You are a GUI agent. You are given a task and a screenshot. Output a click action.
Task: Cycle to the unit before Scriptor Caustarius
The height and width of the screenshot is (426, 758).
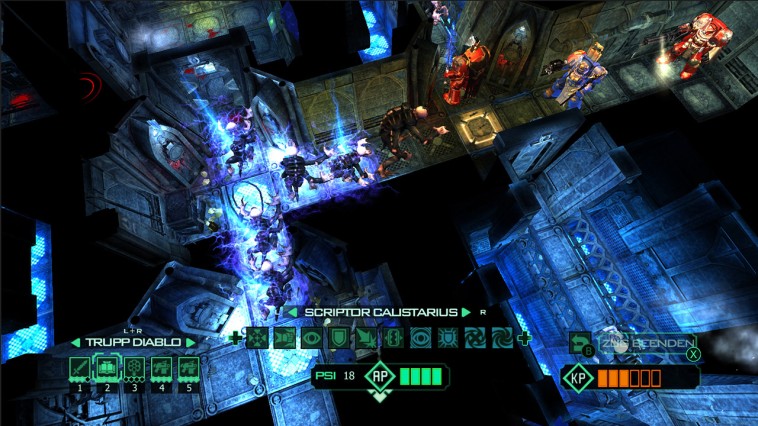(292, 312)
